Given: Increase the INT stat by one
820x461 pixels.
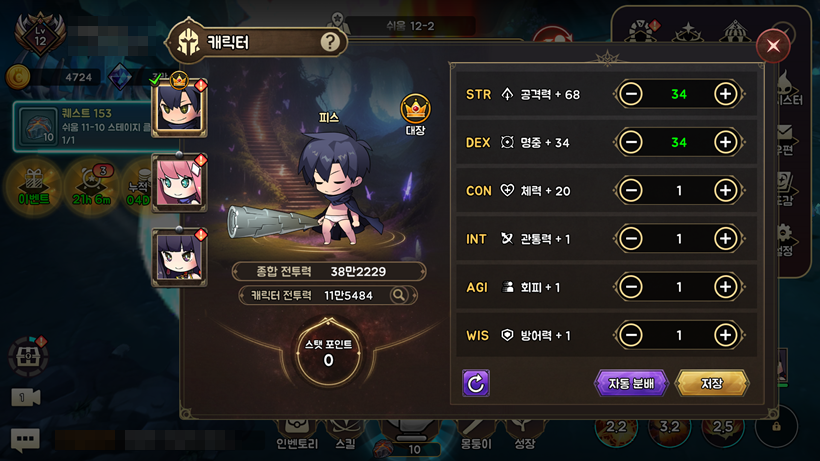Looking at the screenshot, I should tap(726, 238).
